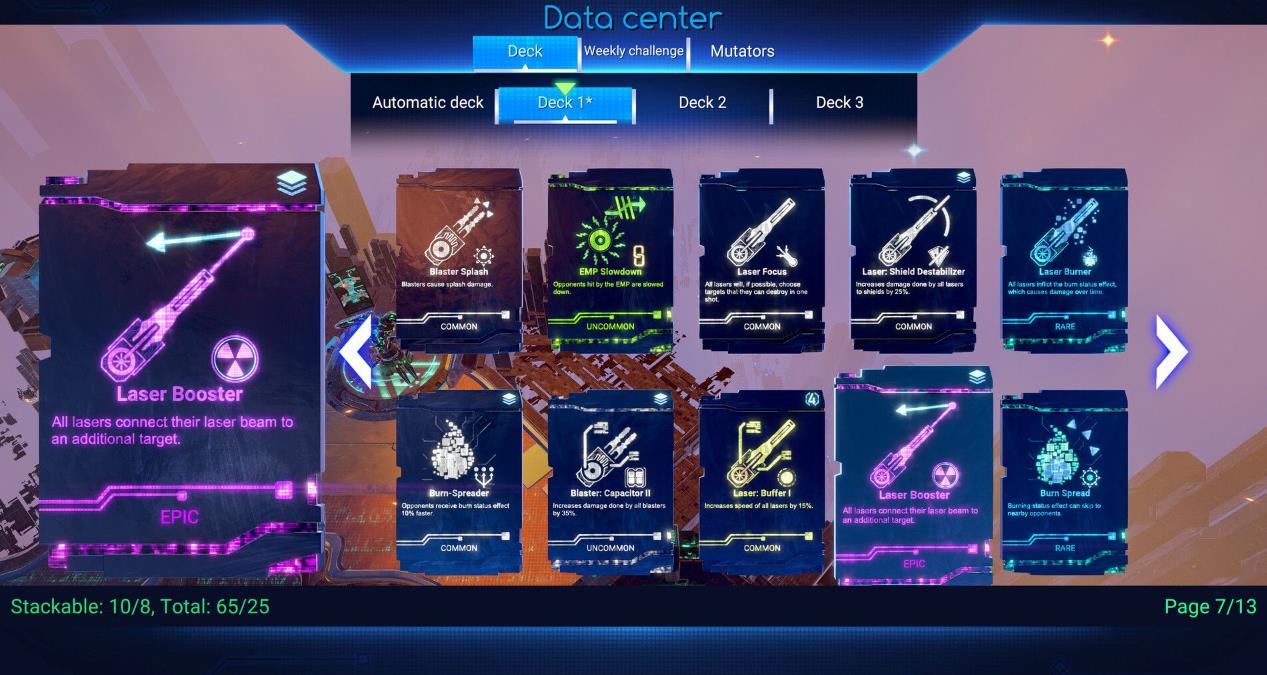Click the Laser Burner rare card
Screen dimensions: 1267x675
pyautogui.click(x=1064, y=258)
